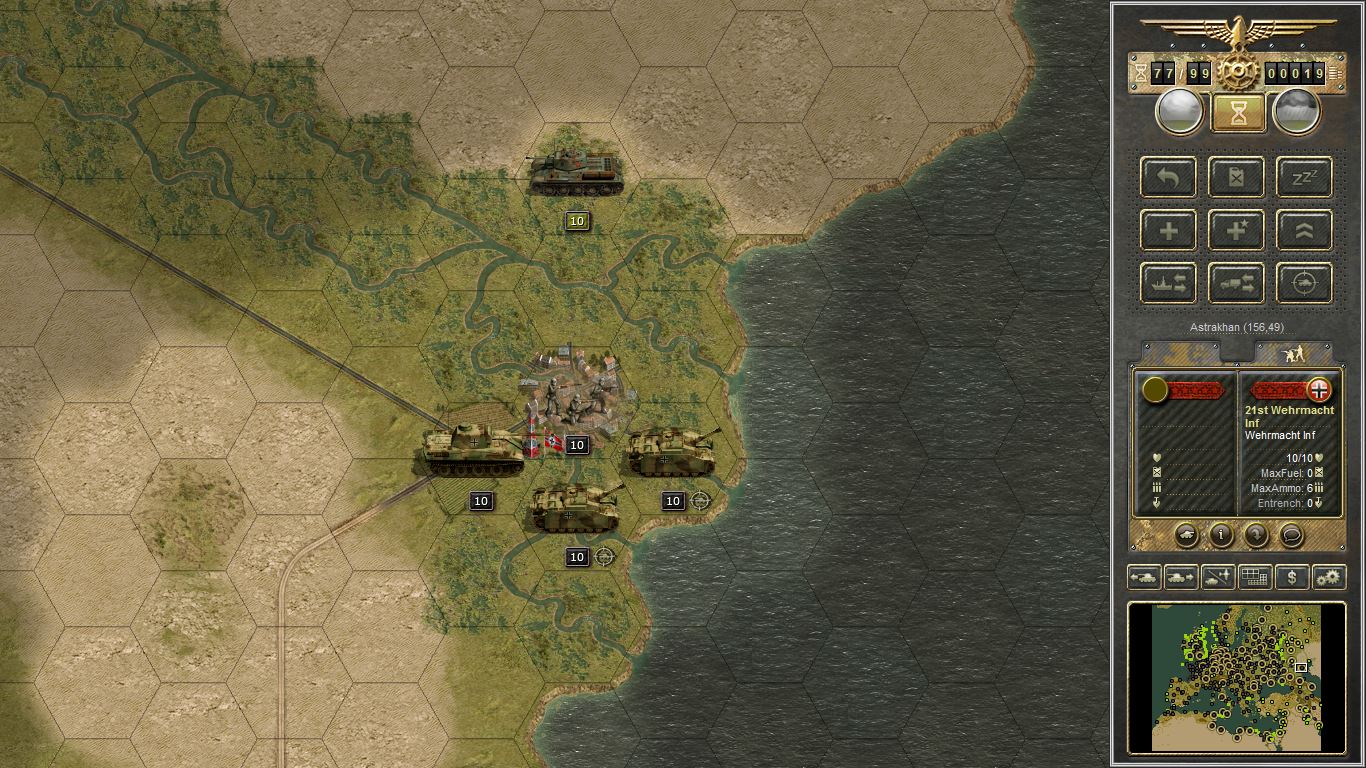This screenshot has height=768, width=1366.
Task: Undo the last move with the arrow button
Action: [1169, 177]
